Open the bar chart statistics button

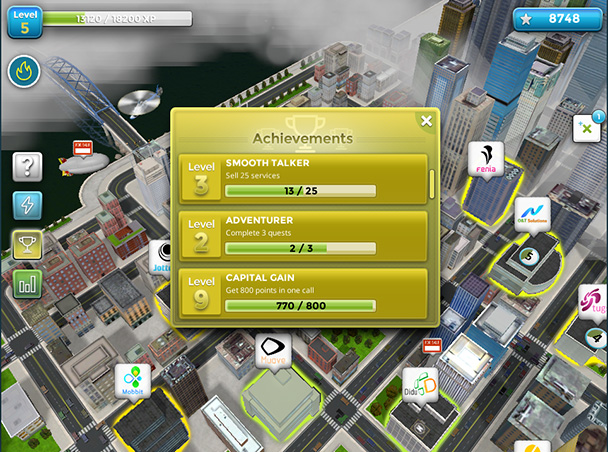click(x=27, y=283)
